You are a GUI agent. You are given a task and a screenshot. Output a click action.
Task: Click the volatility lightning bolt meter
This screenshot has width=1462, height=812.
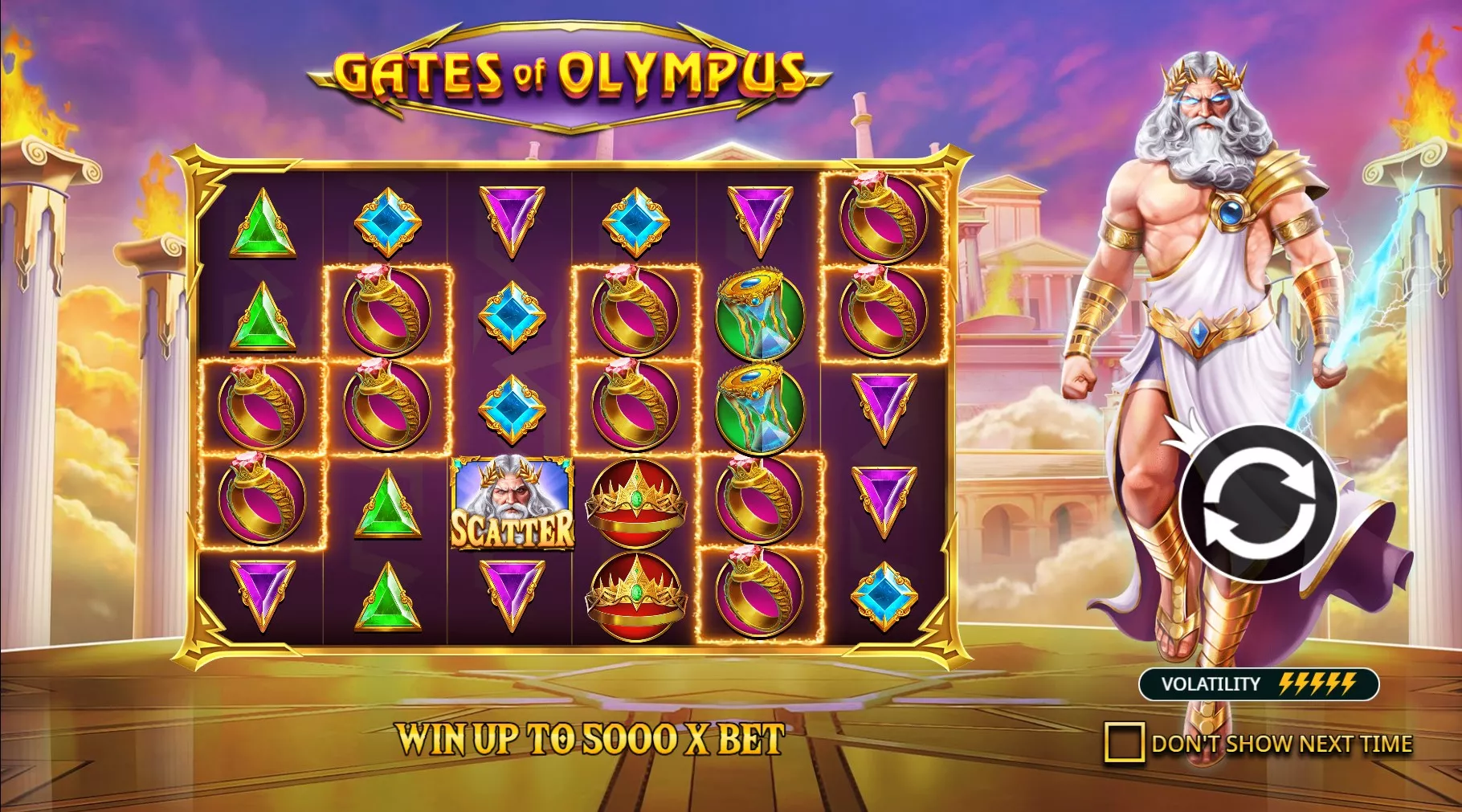tap(1316, 686)
